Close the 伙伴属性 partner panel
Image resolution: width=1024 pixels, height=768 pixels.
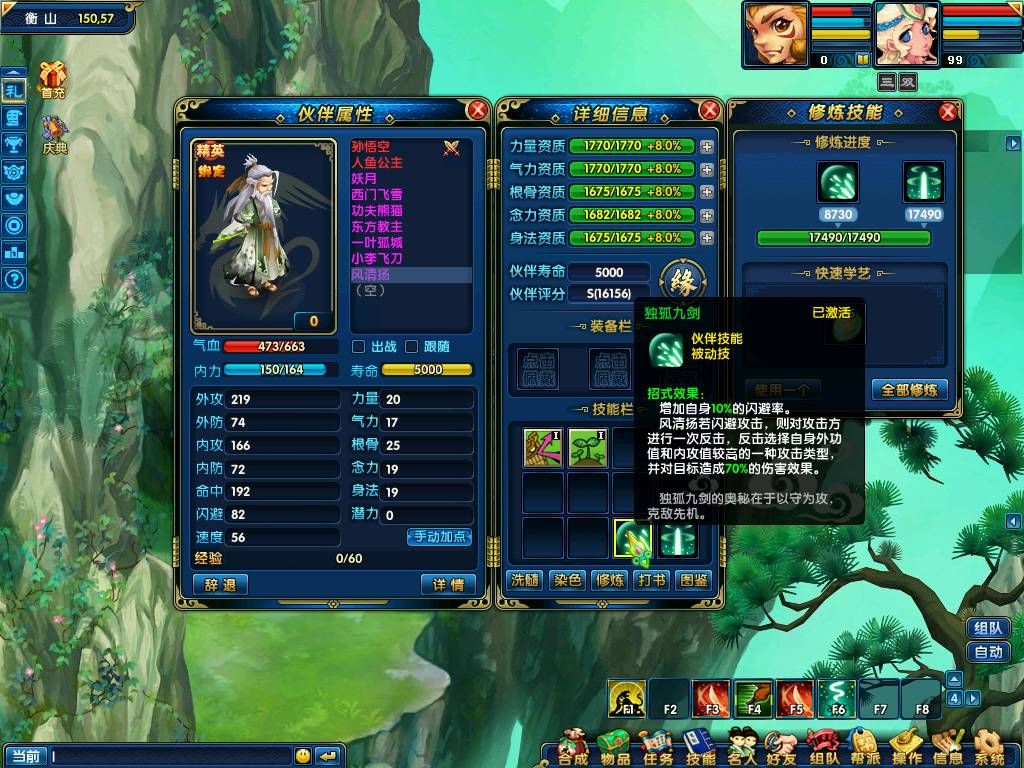click(478, 110)
